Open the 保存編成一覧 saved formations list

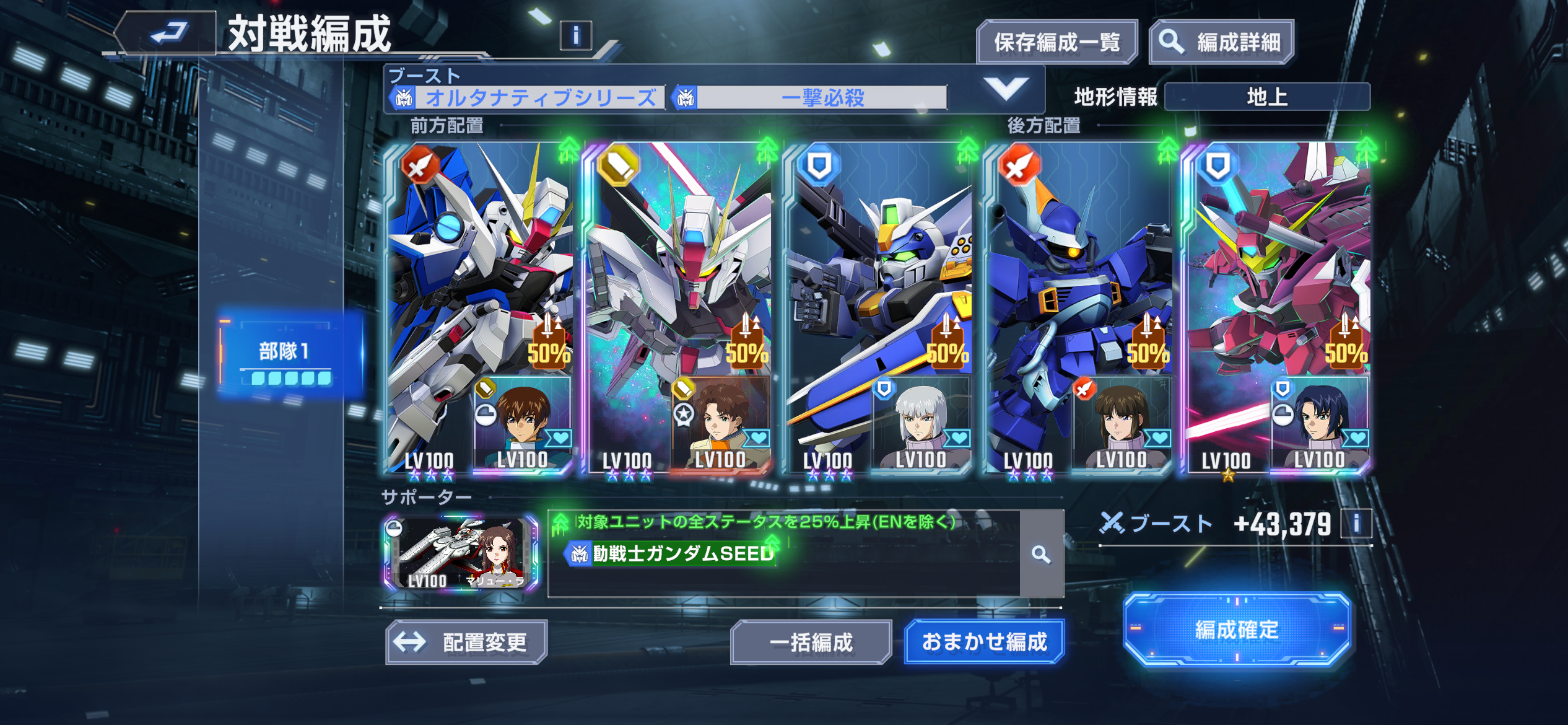[x=1056, y=42]
